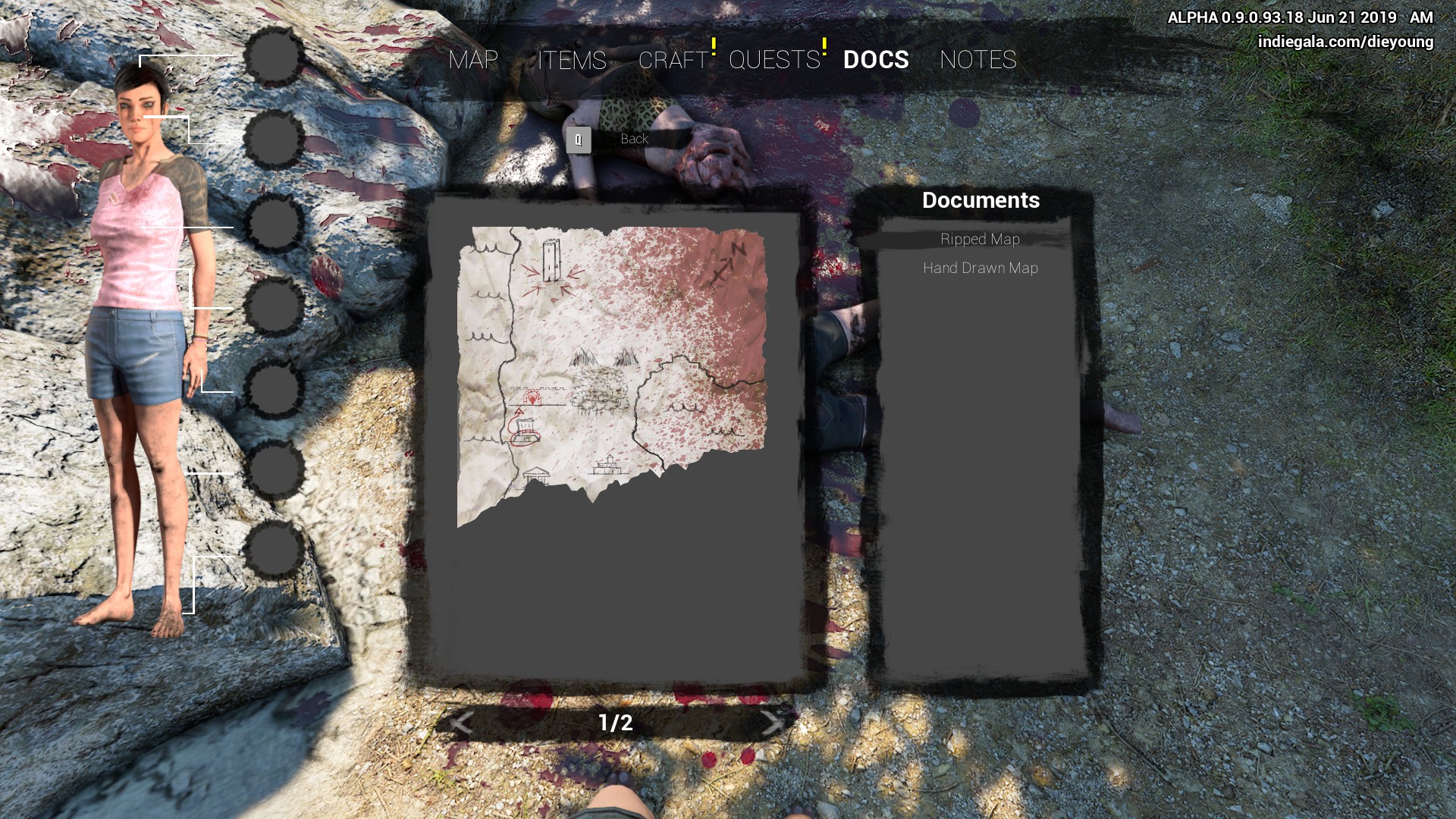Select the DOCS tab
Viewport: 1456px width, 819px height.
[x=876, y=60]
